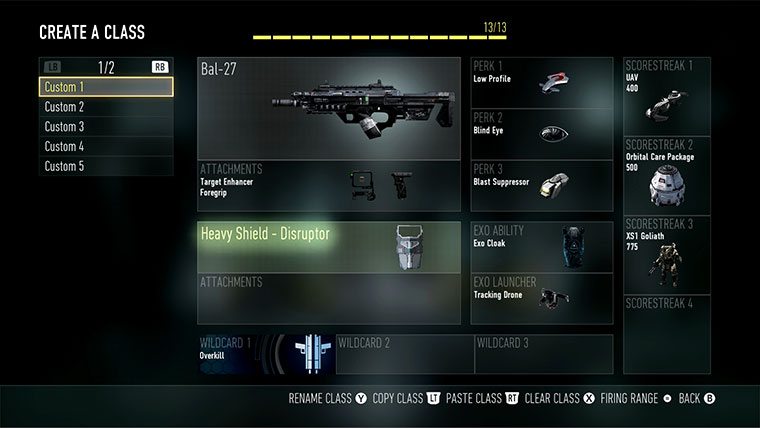The width and height of the screenshot is (760, 428).
Task: Open the Exo Ability Exo Cloak slot
Action: (x=541, y=246)
